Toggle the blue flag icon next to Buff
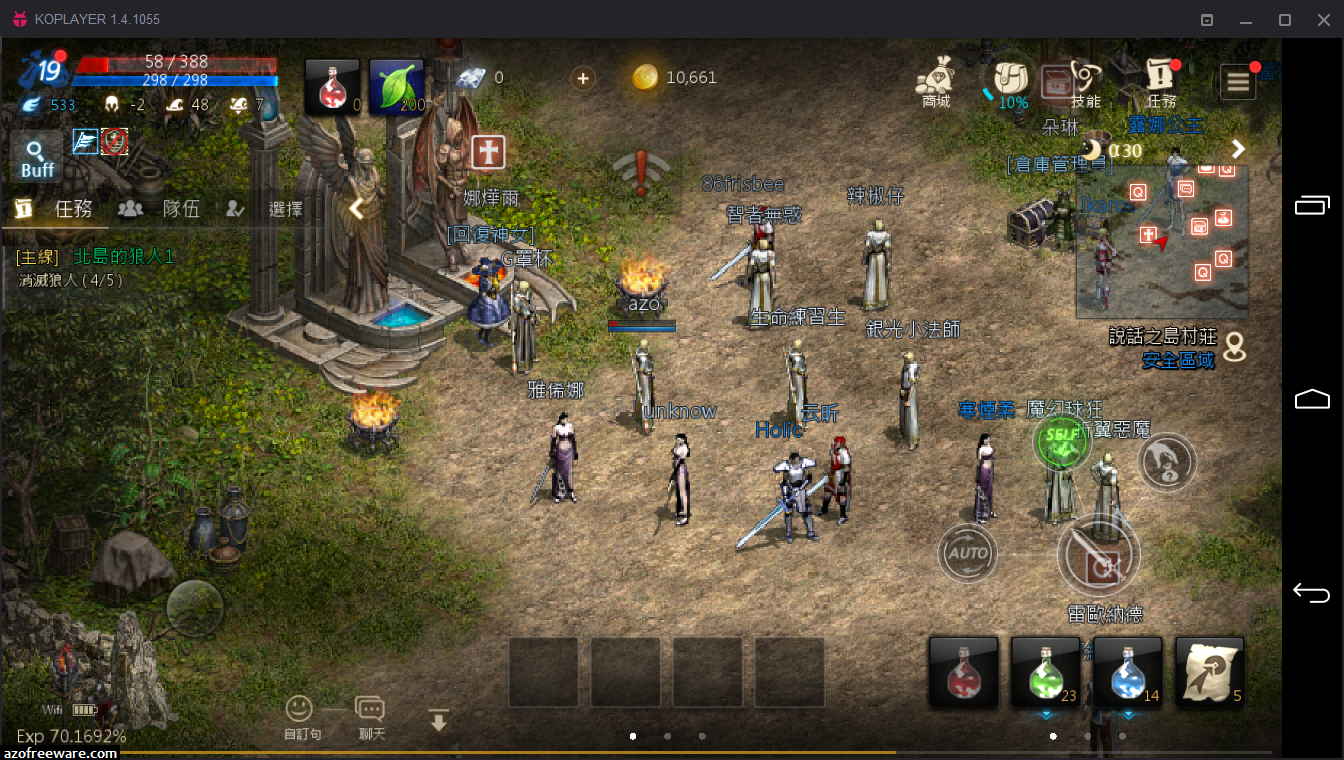Image resolution: width=1344 pixels, height=760 pixels. (86, 142)
